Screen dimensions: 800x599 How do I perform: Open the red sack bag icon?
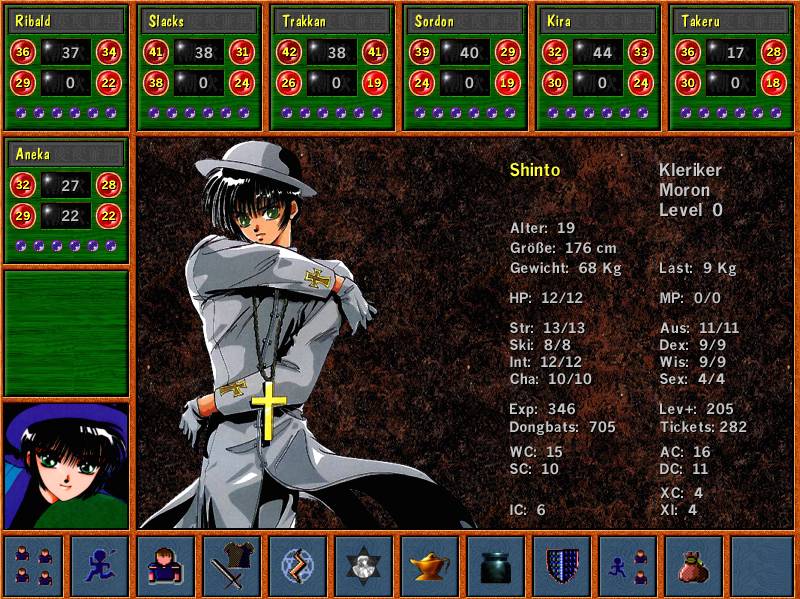click(x=694, y=566)
